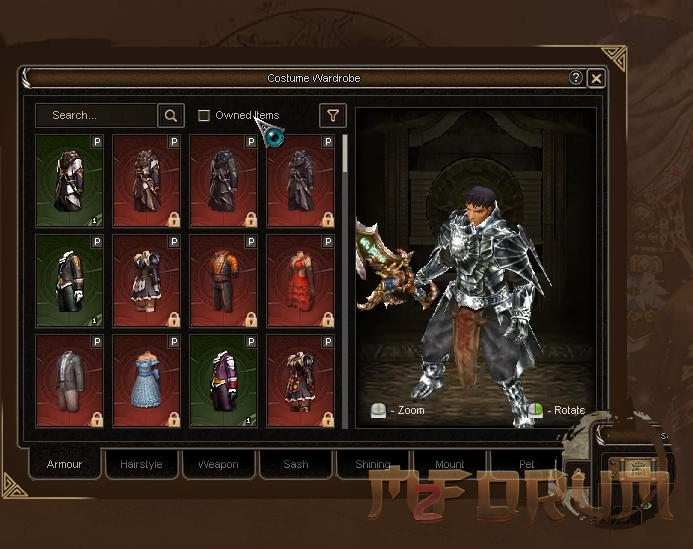This screenshot has width=693, height=549.
Task: Click the magnifying glass search button
Action: pos(171,116)
